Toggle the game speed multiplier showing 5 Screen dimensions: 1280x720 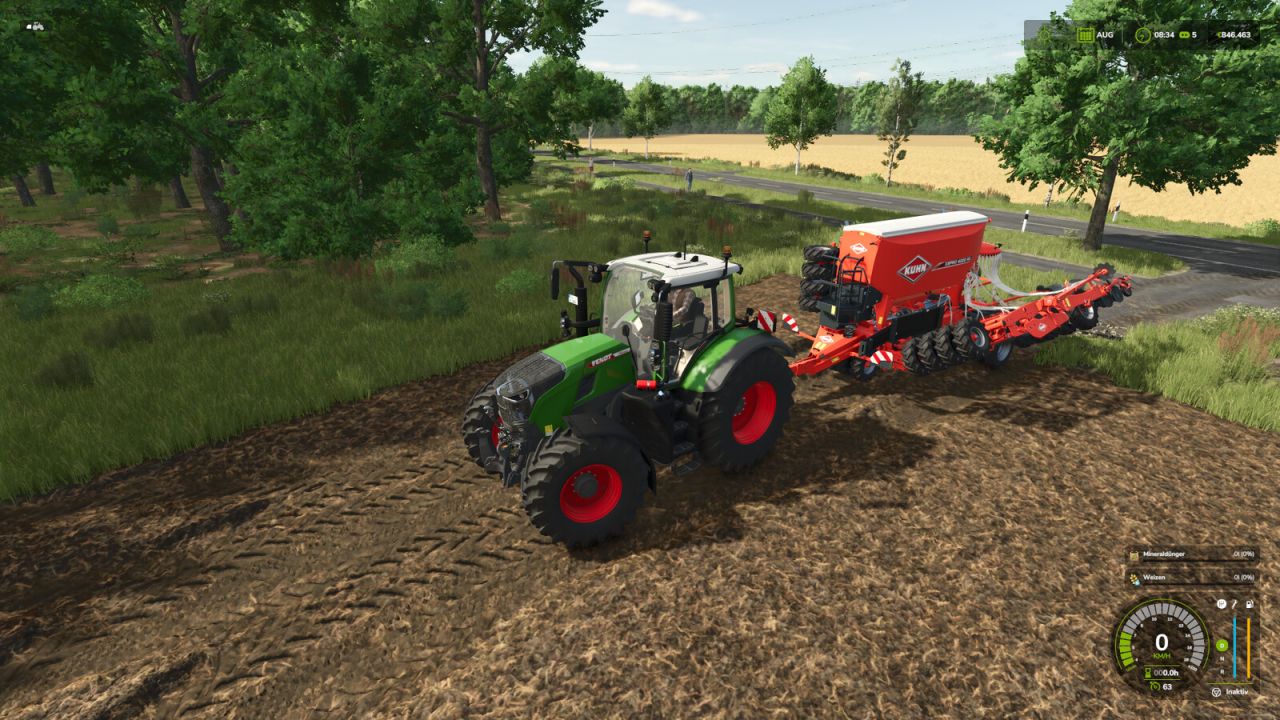[1190, 34]
